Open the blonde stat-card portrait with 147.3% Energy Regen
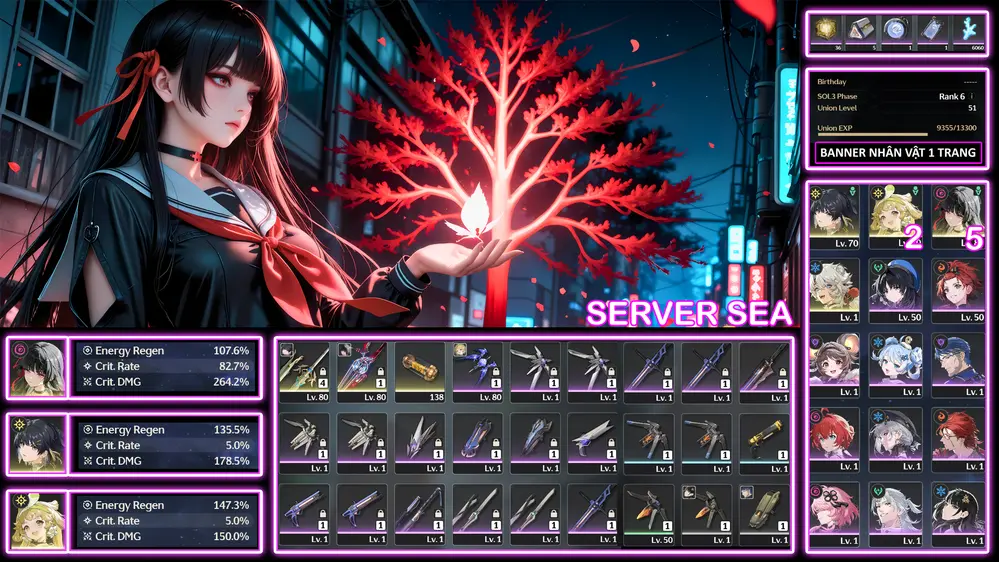 coord(37,521)
